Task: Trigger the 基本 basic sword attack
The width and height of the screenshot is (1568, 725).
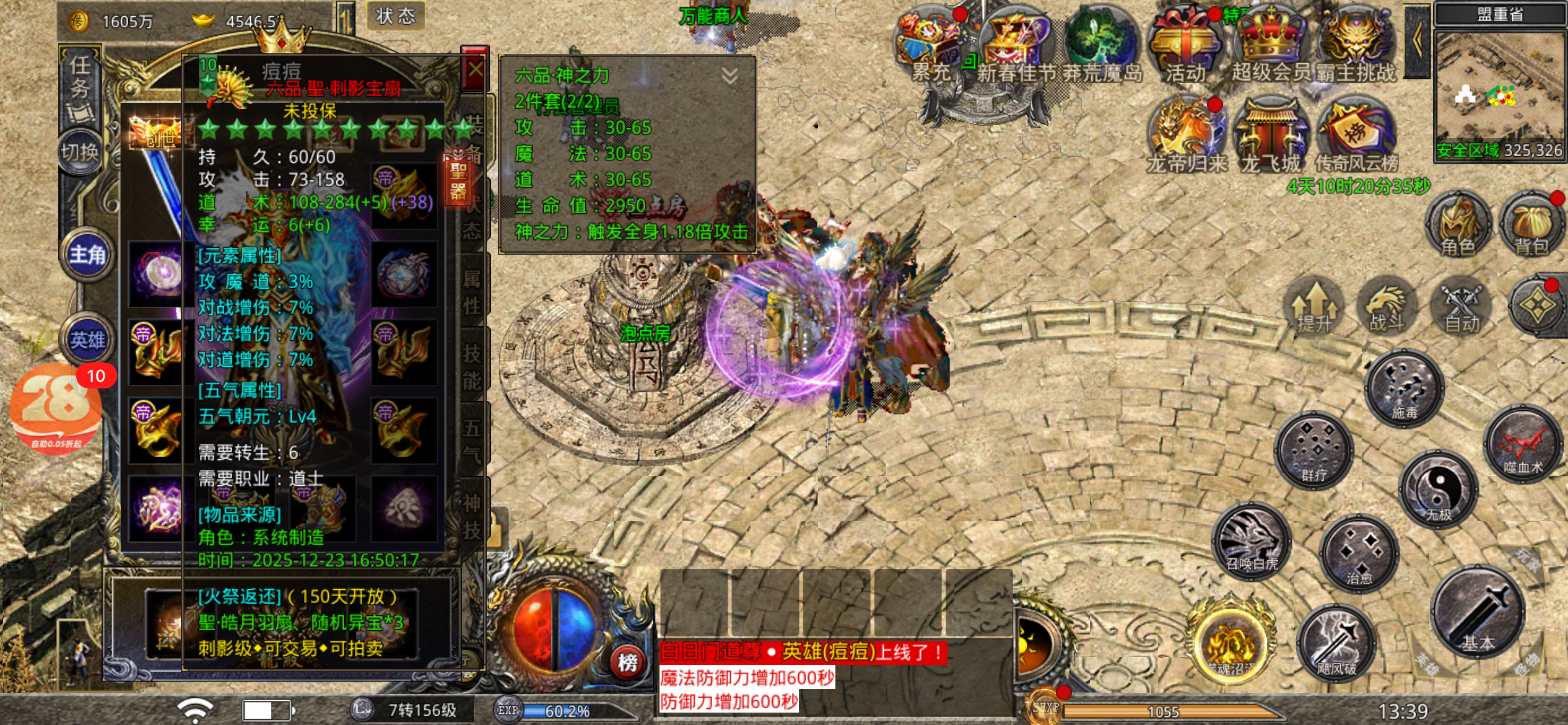Action: [x=1478, y=612]
